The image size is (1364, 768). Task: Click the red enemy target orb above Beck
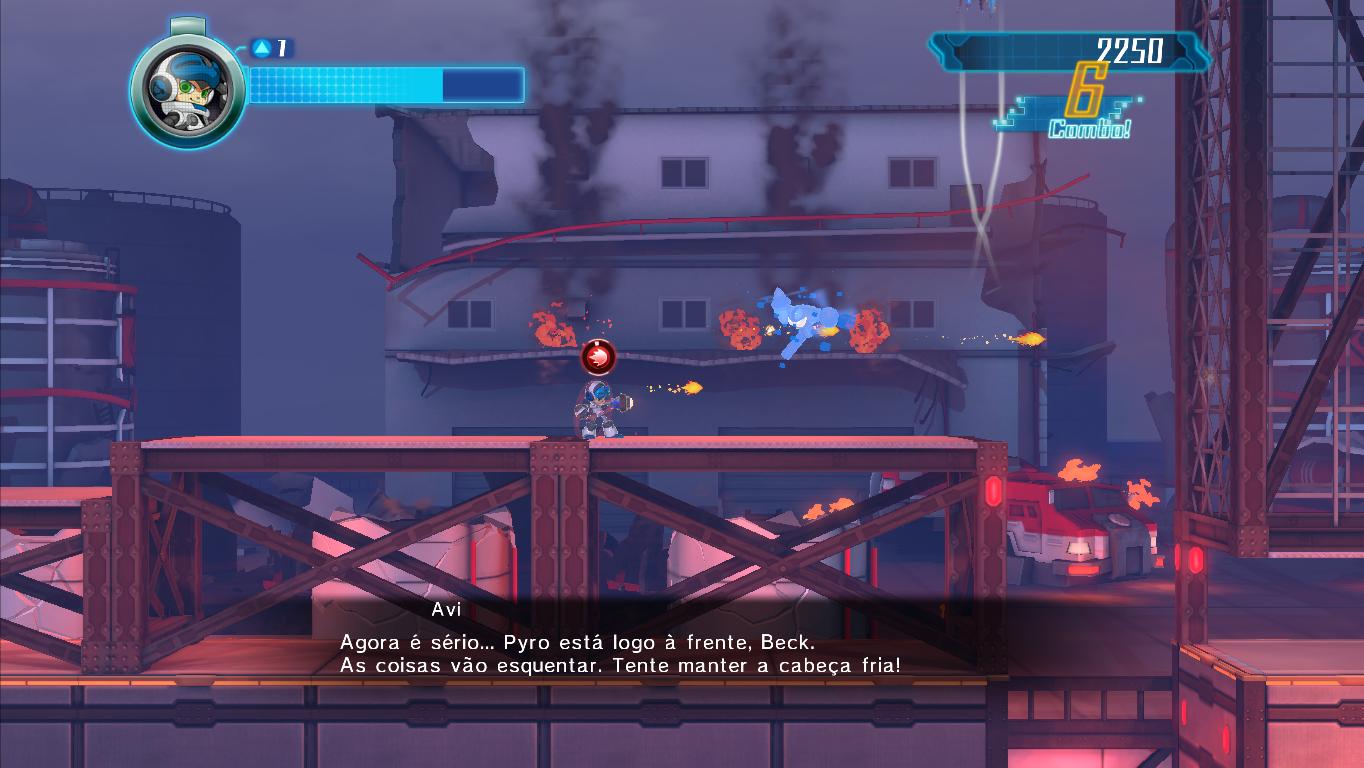point(598,355)
